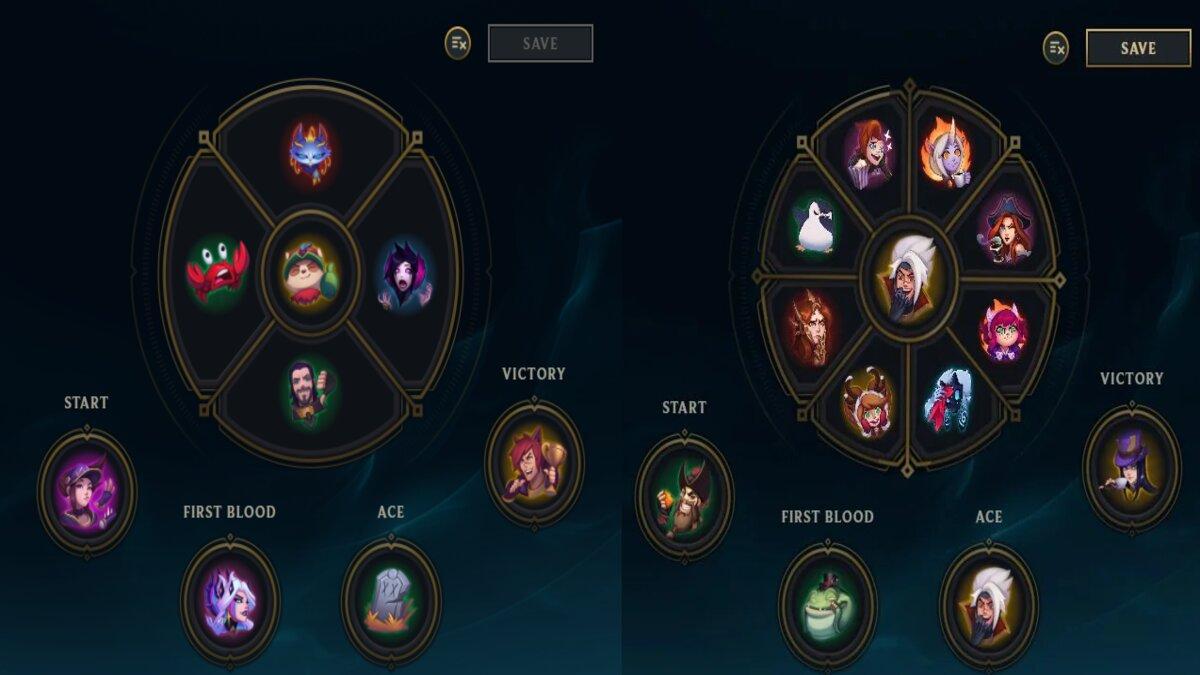Click the greyed-out SAVE button

(540, 44)
